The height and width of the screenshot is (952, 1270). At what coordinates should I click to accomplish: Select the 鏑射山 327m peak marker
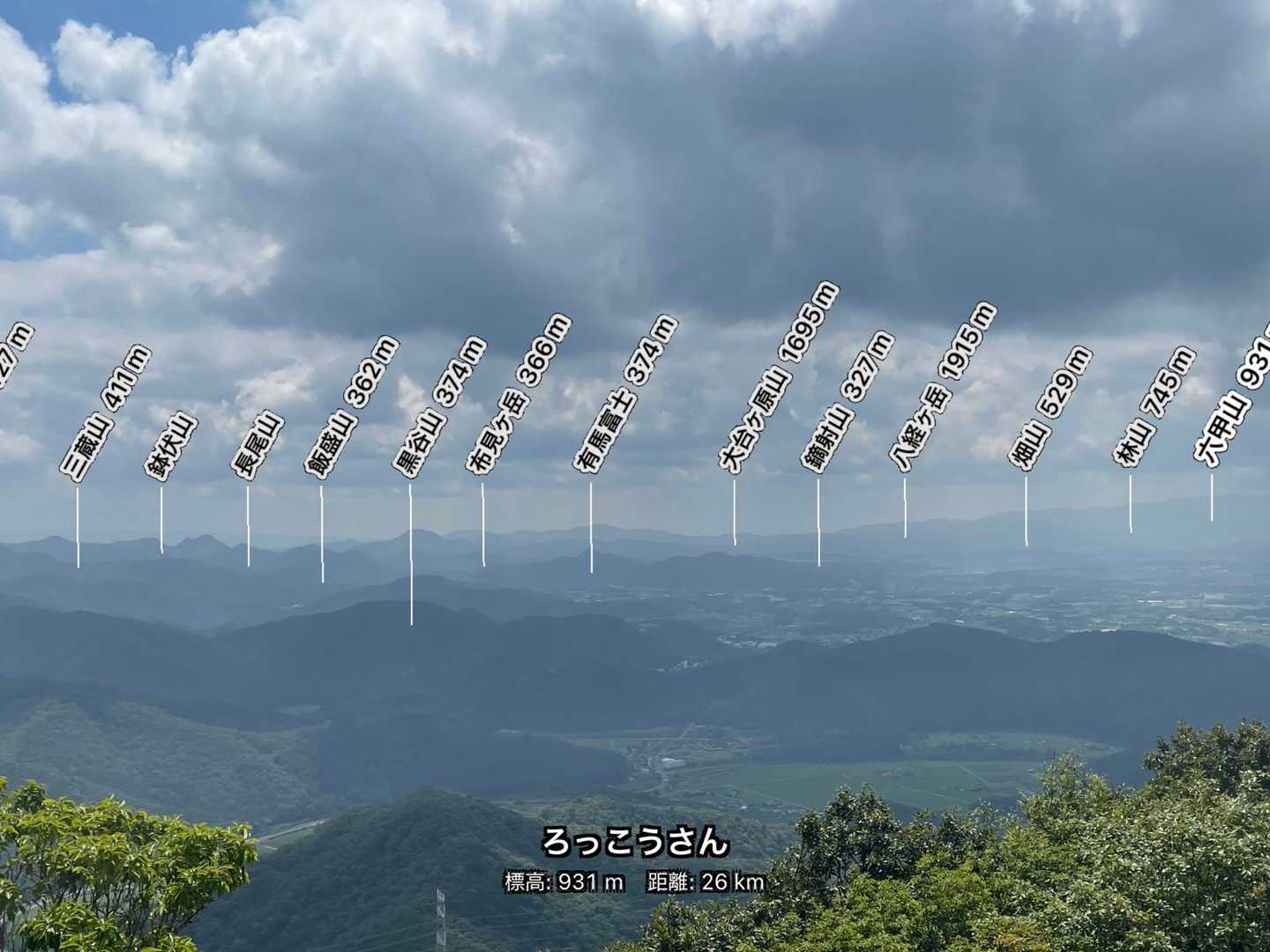tap(847, 403)
